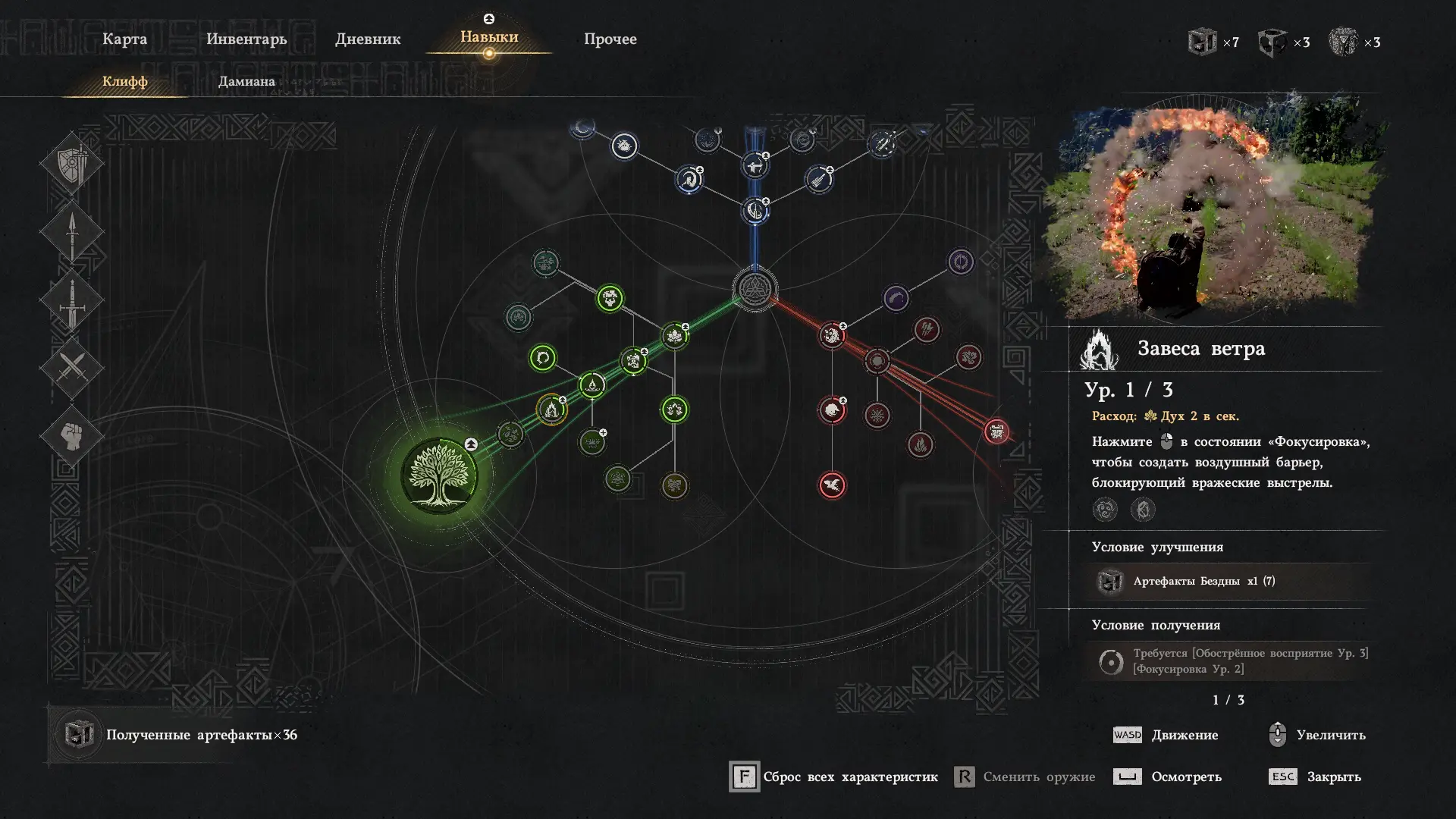The height and width of the screenshot is (819, 1456).
Task: Open the Карта tab
Action: (x=124, y=39)
